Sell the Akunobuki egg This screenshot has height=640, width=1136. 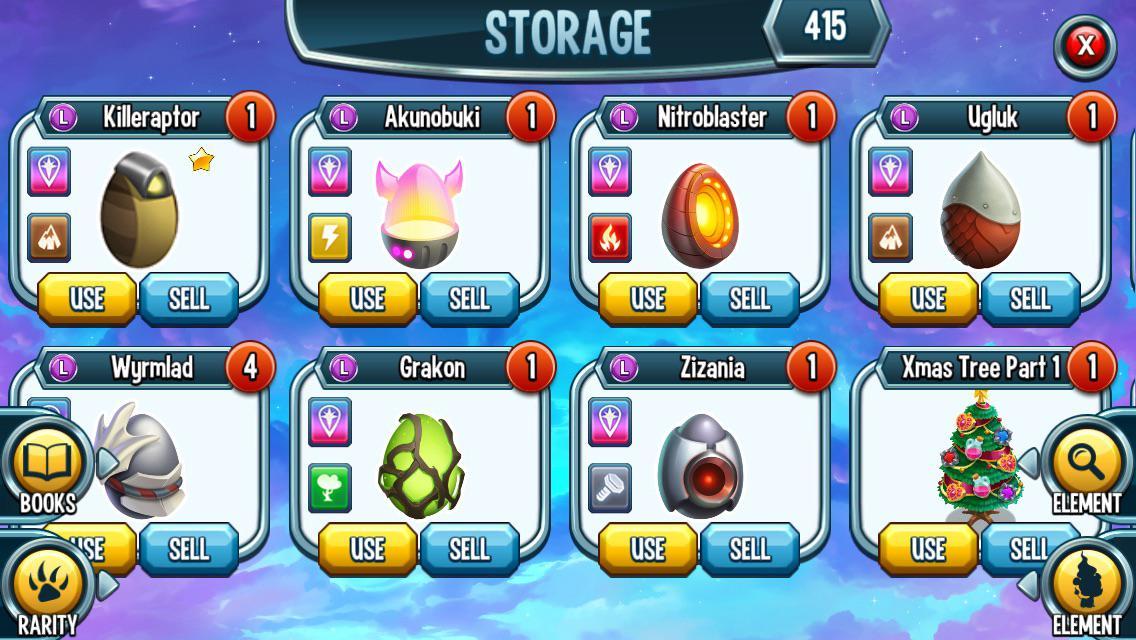click(x=469, y=298)
